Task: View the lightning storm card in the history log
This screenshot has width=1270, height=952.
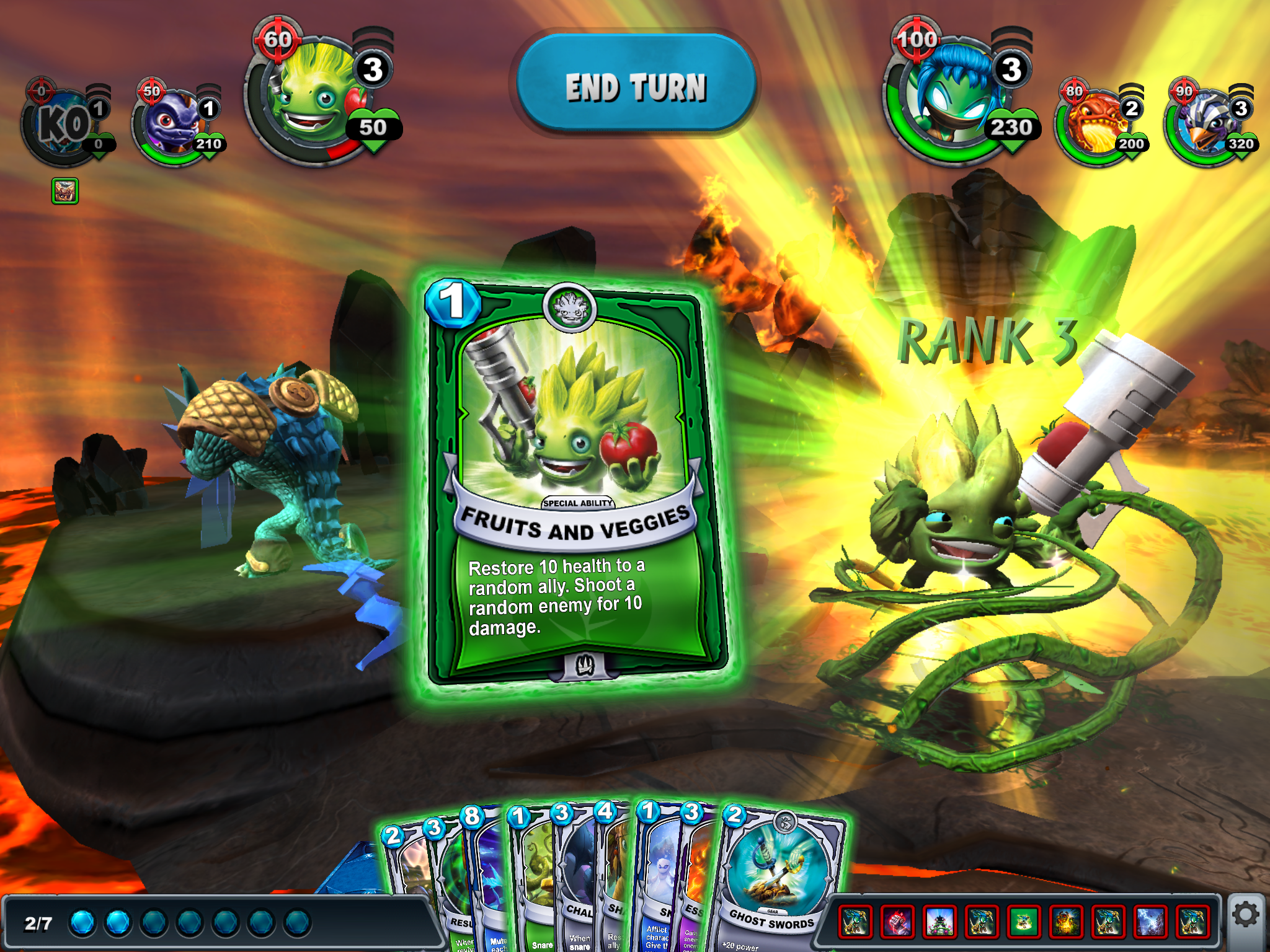Action: click(1150, 920)
